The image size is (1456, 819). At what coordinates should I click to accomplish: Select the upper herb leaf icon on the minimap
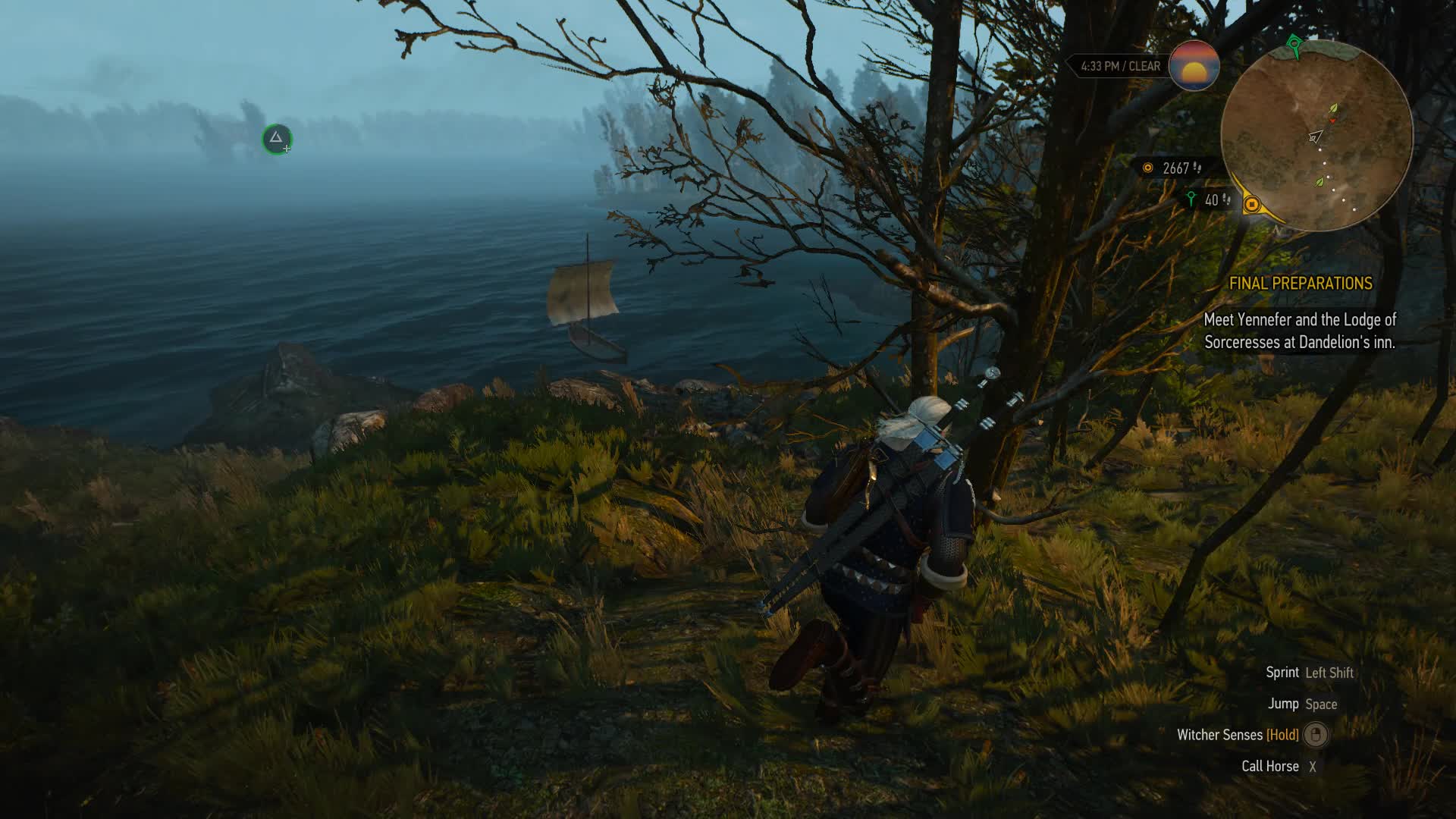1332,108
